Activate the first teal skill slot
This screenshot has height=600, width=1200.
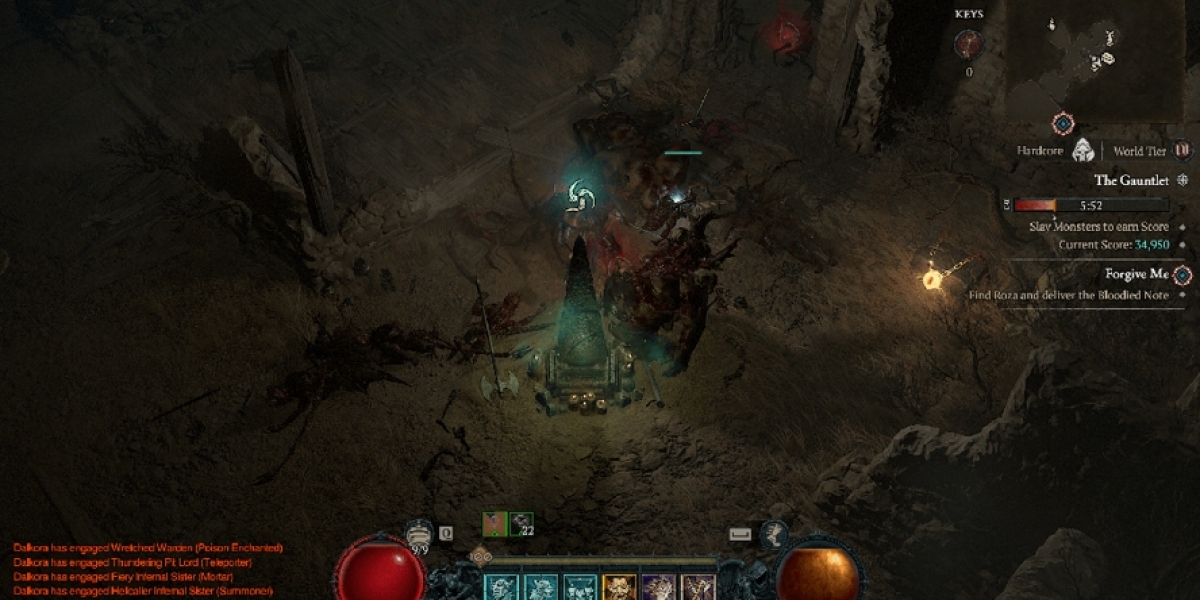502,588
